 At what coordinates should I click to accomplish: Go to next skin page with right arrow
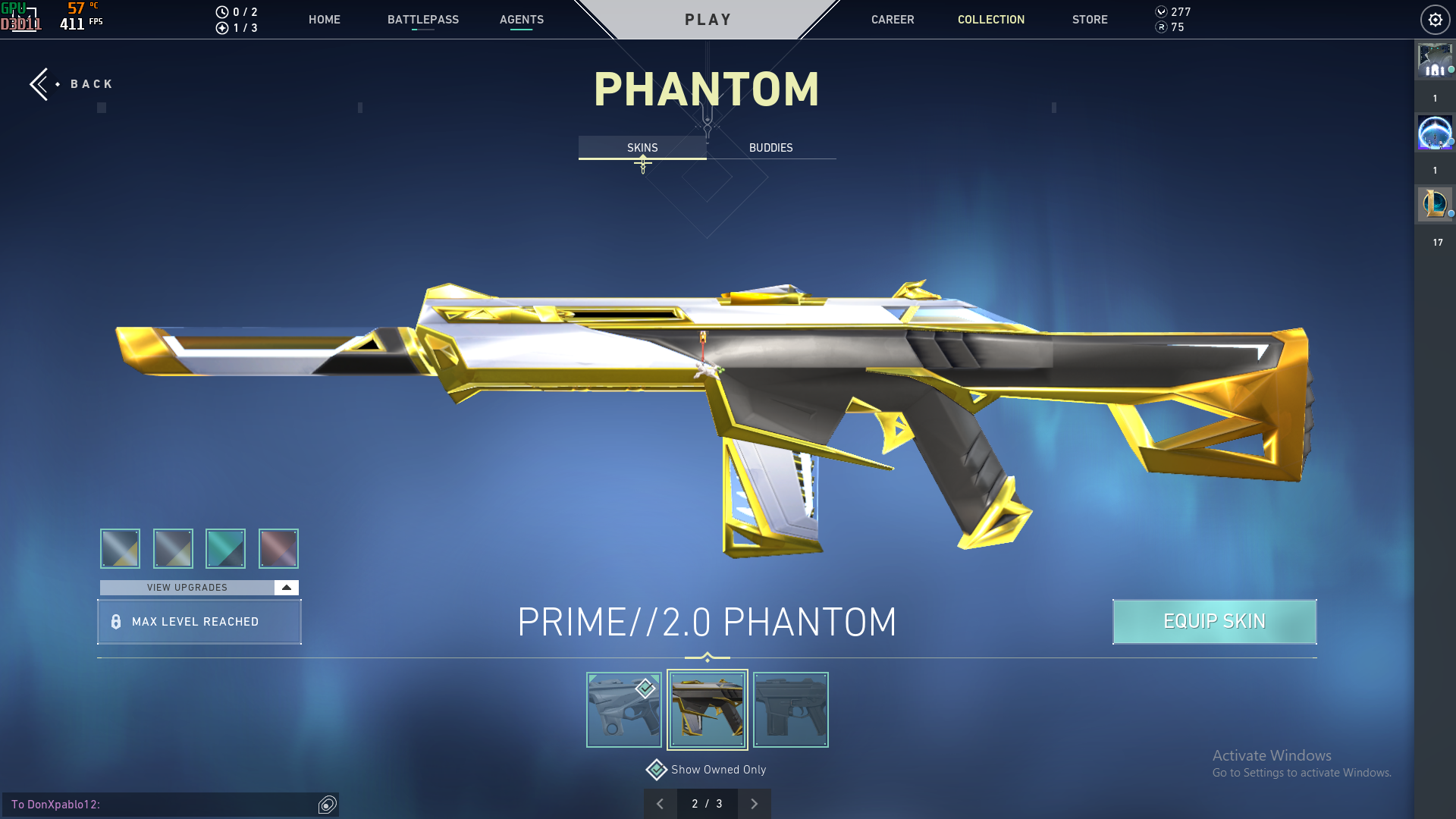pyautogui.click(x=754, y=803)
